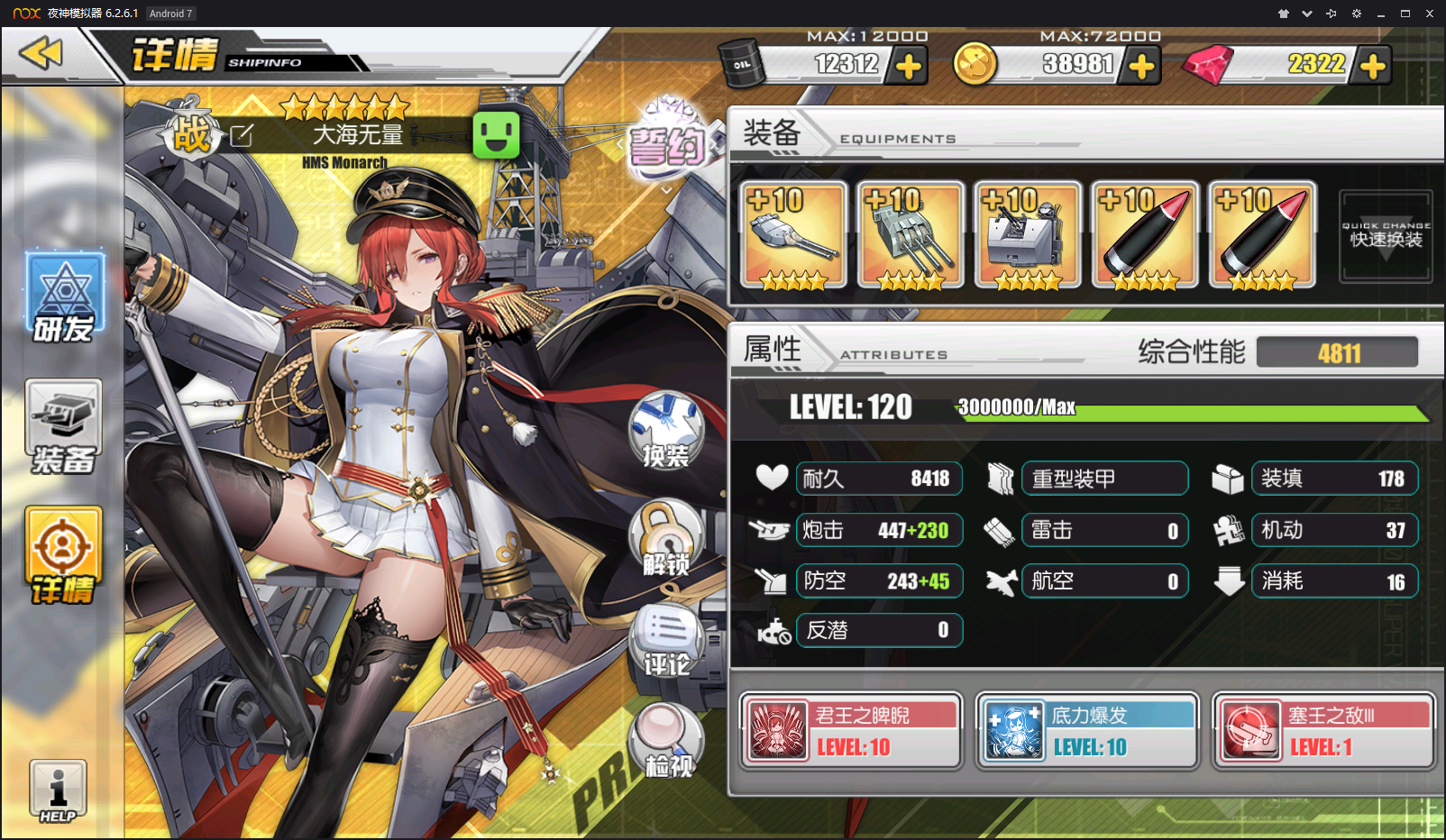
Task: Close the Nox emulator window
Action: [x=1429, y=14]
